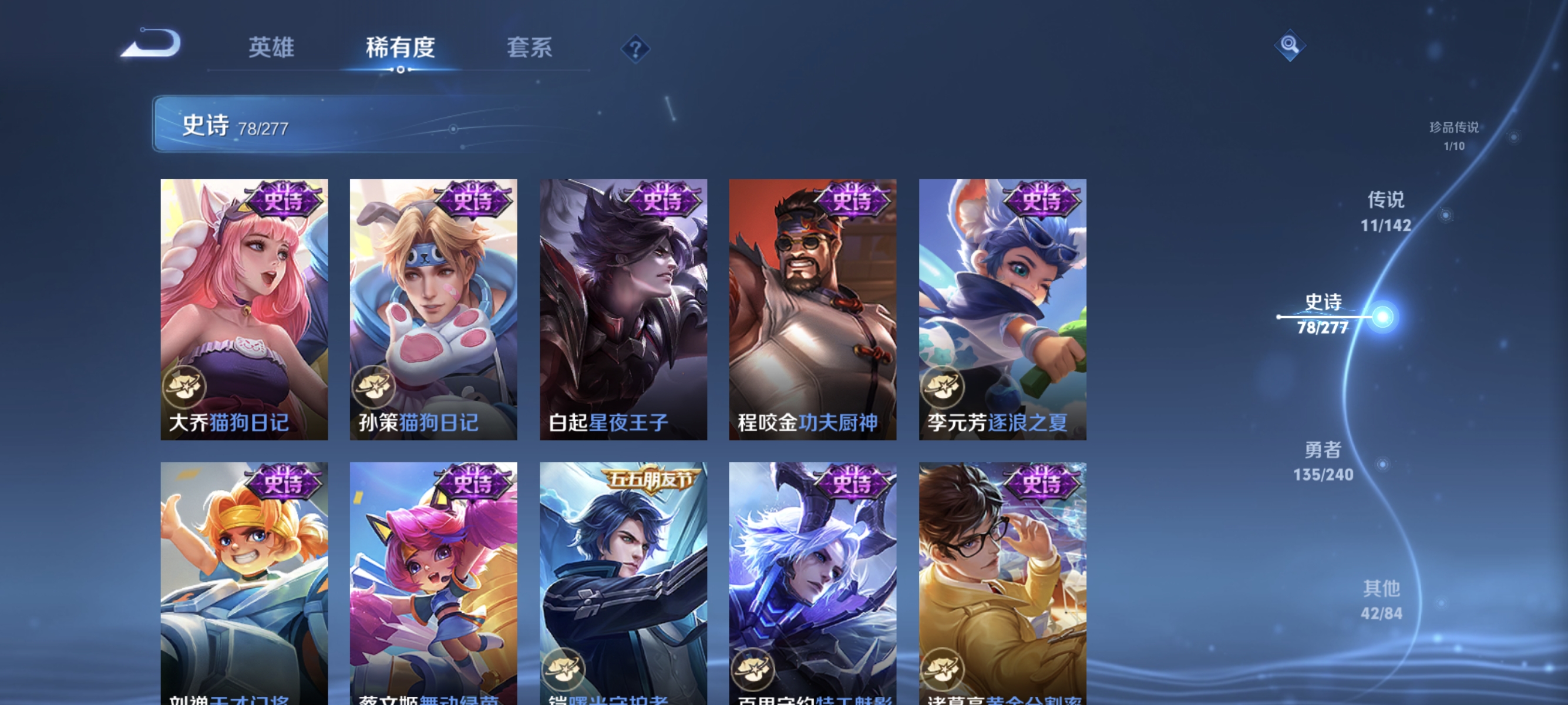
Task: Open the search magnifier at top right
Action: (x=1290, y=45)
